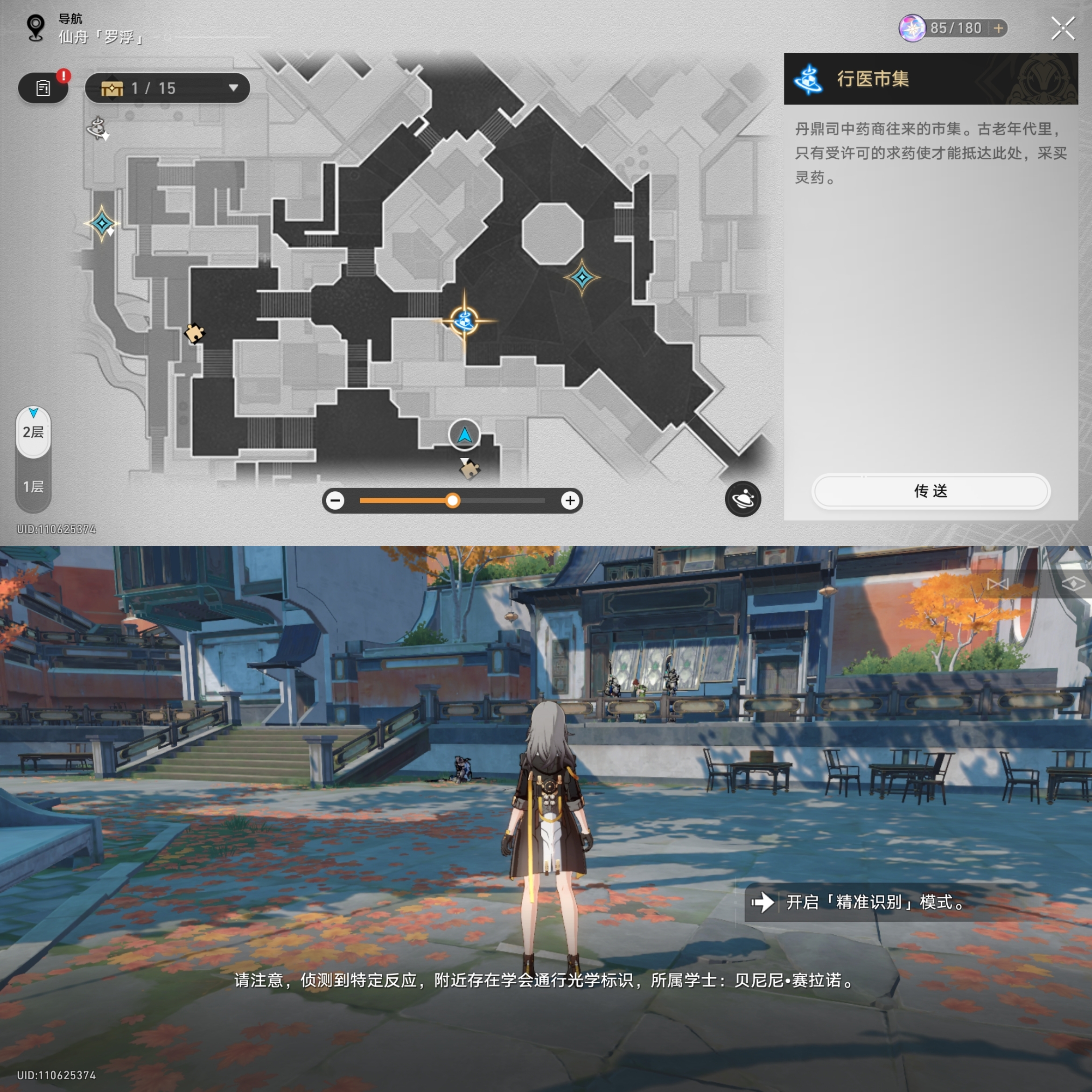Select the teal diamond marker beside the octagon
The width and height of the screenshot is (1092, 1092).
(x=581, y=277)
